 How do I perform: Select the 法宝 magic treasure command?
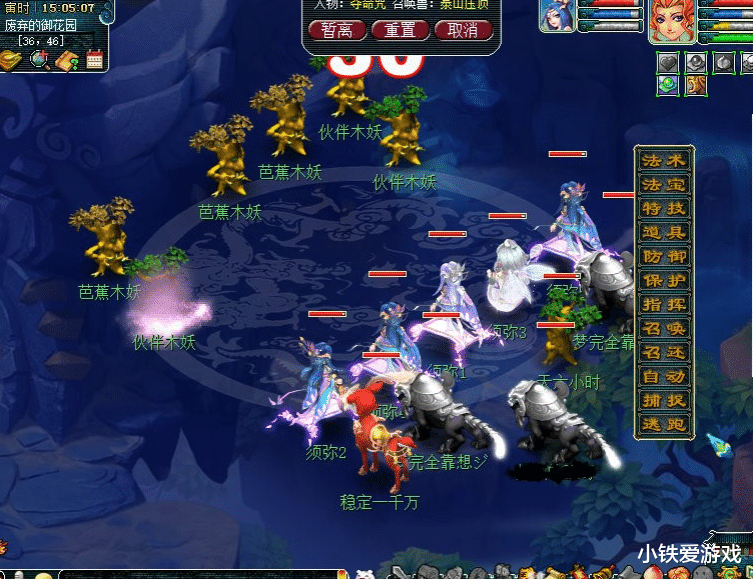664,185
